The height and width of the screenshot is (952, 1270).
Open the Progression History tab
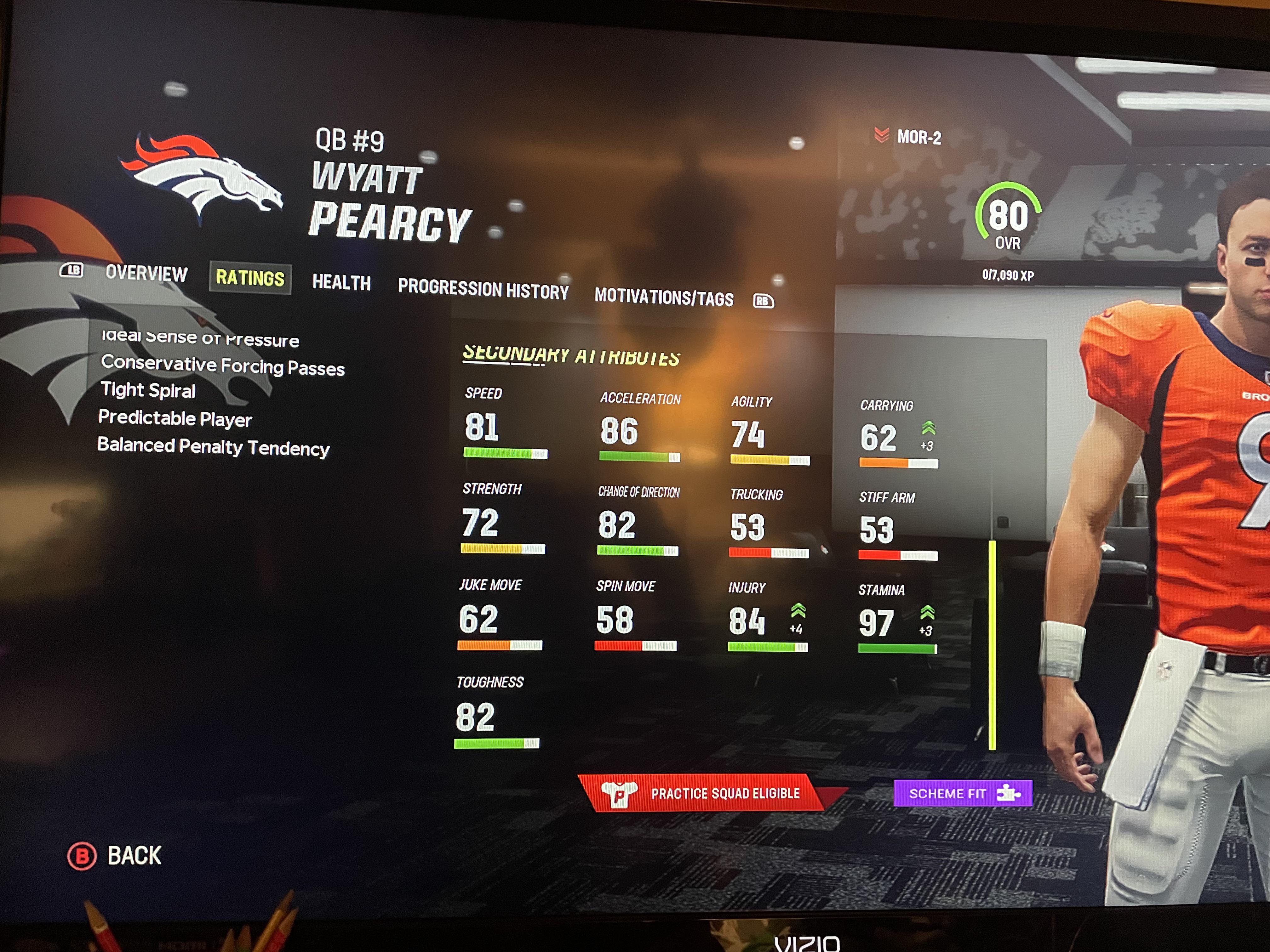click(x=484, y=290)
